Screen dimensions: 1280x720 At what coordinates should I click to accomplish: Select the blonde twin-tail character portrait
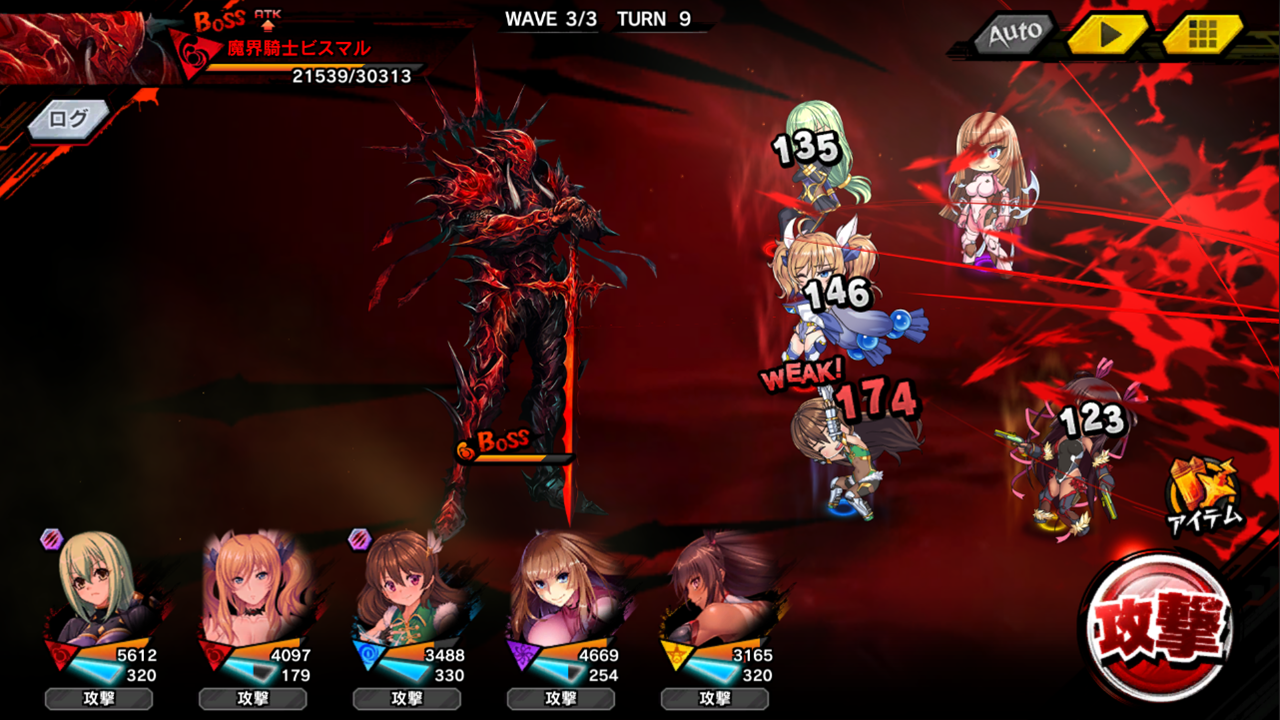[x=251, y=588]
